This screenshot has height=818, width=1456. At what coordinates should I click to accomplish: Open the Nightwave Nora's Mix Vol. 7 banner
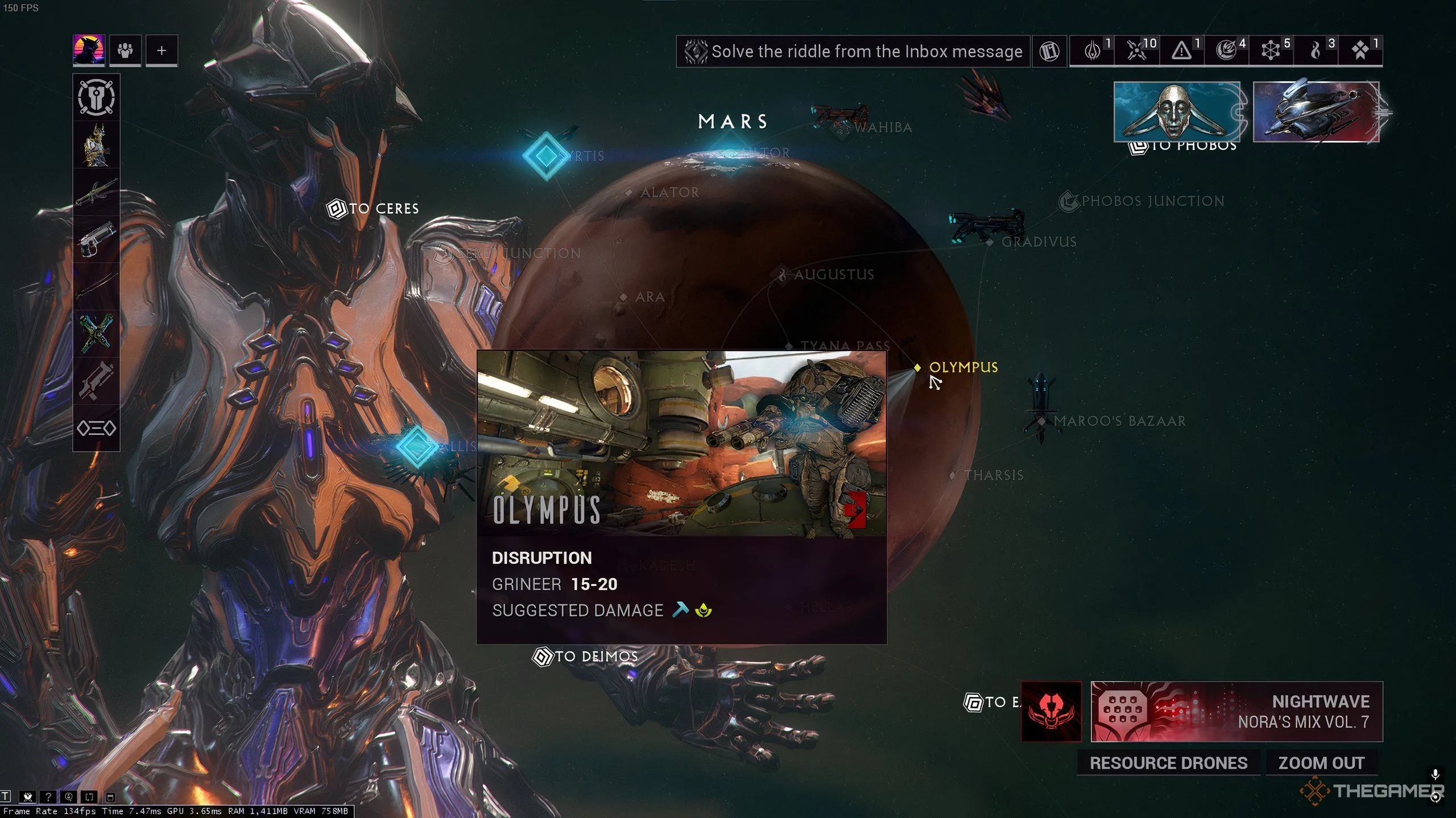click(x=1236, y=711)
